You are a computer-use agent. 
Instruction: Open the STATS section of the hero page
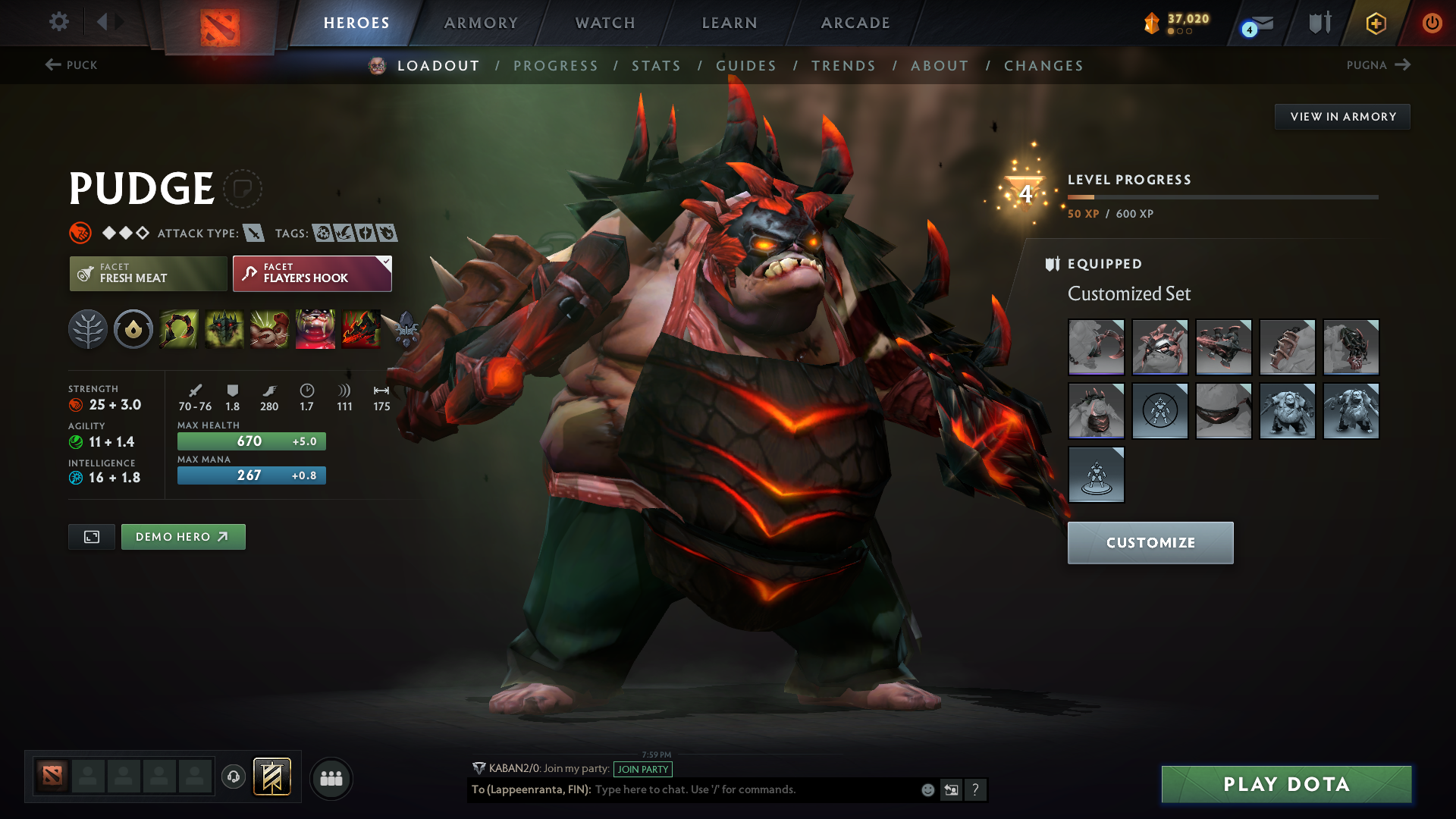pyautogui.click(x=656, y=66)
